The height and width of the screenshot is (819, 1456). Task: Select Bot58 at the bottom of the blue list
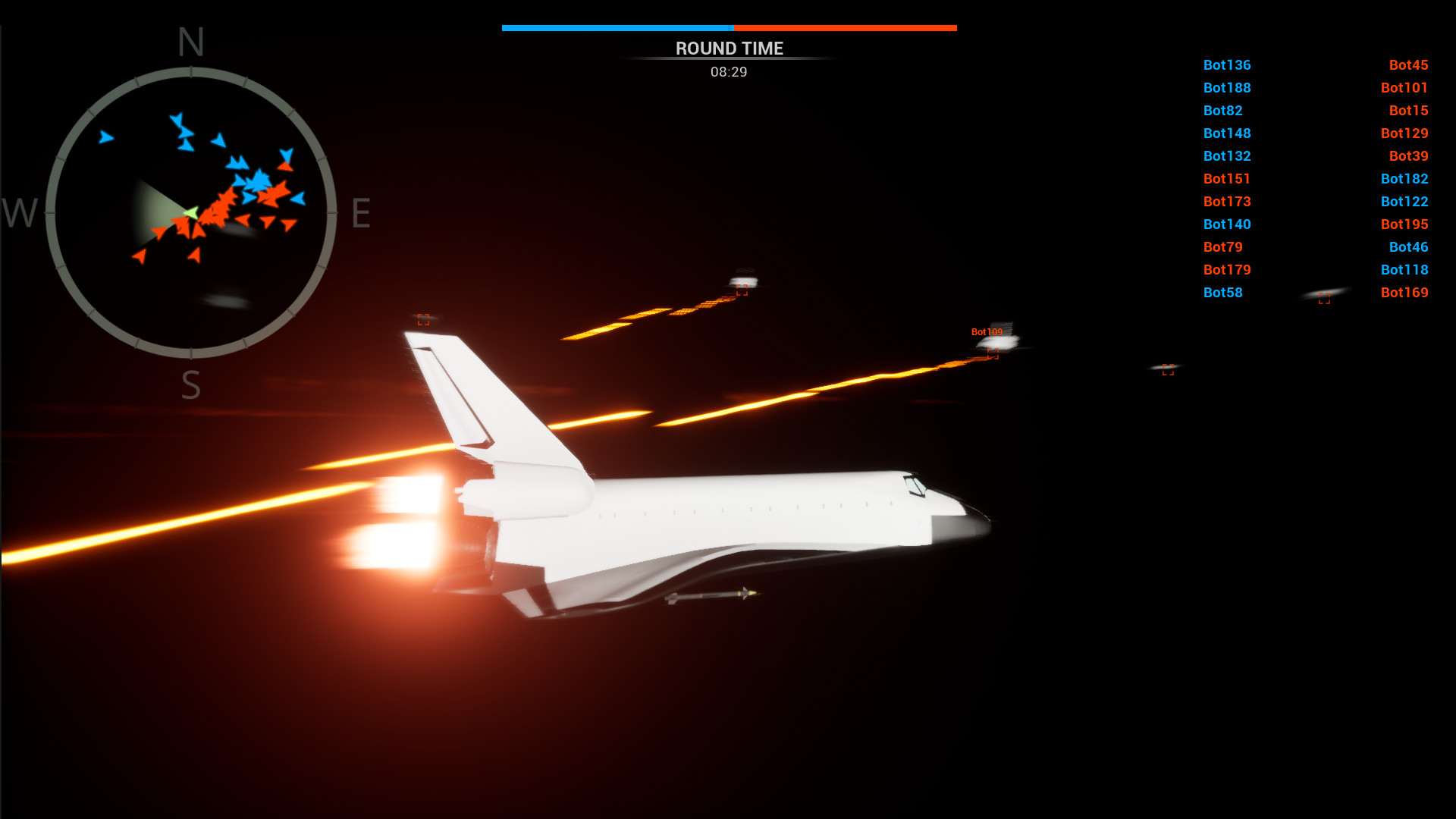coord(1222,292)
